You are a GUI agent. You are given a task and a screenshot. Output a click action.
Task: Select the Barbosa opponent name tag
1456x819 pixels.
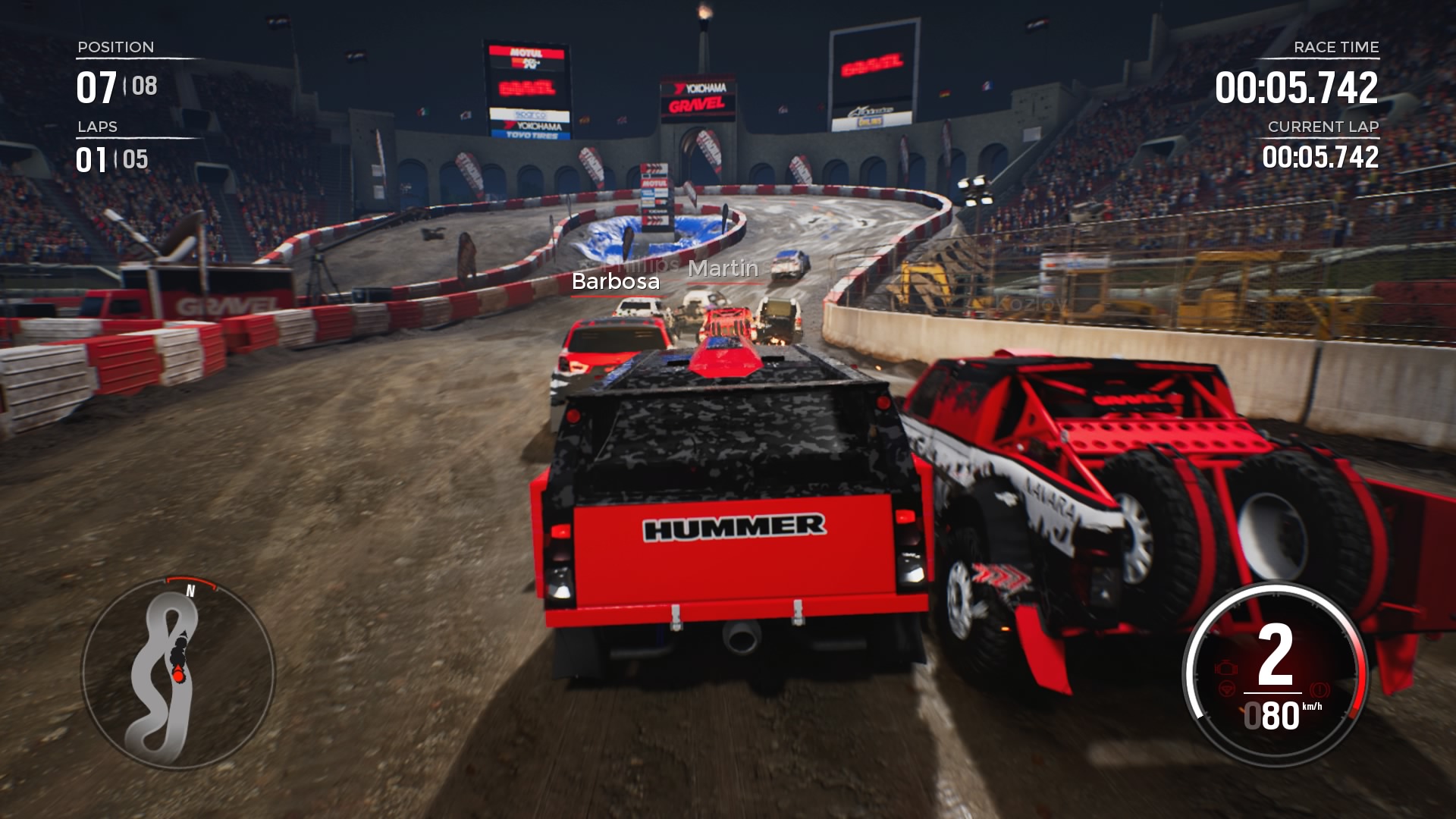(615, 282)
